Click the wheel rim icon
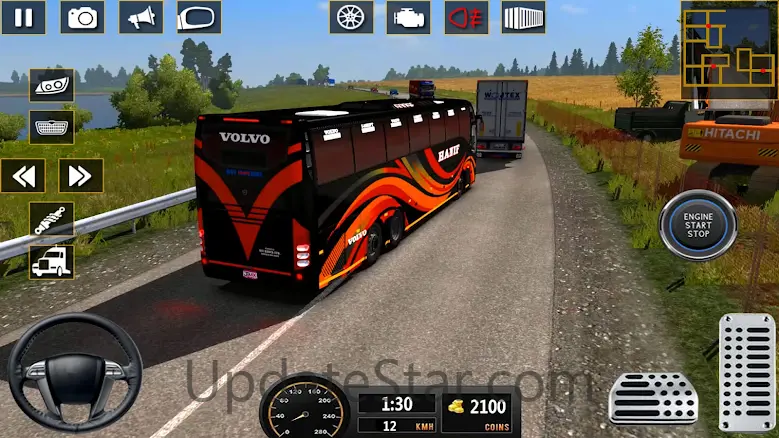The width and height of the screenshot is (779, 438). pyautogui.click(x=351, y=17)
